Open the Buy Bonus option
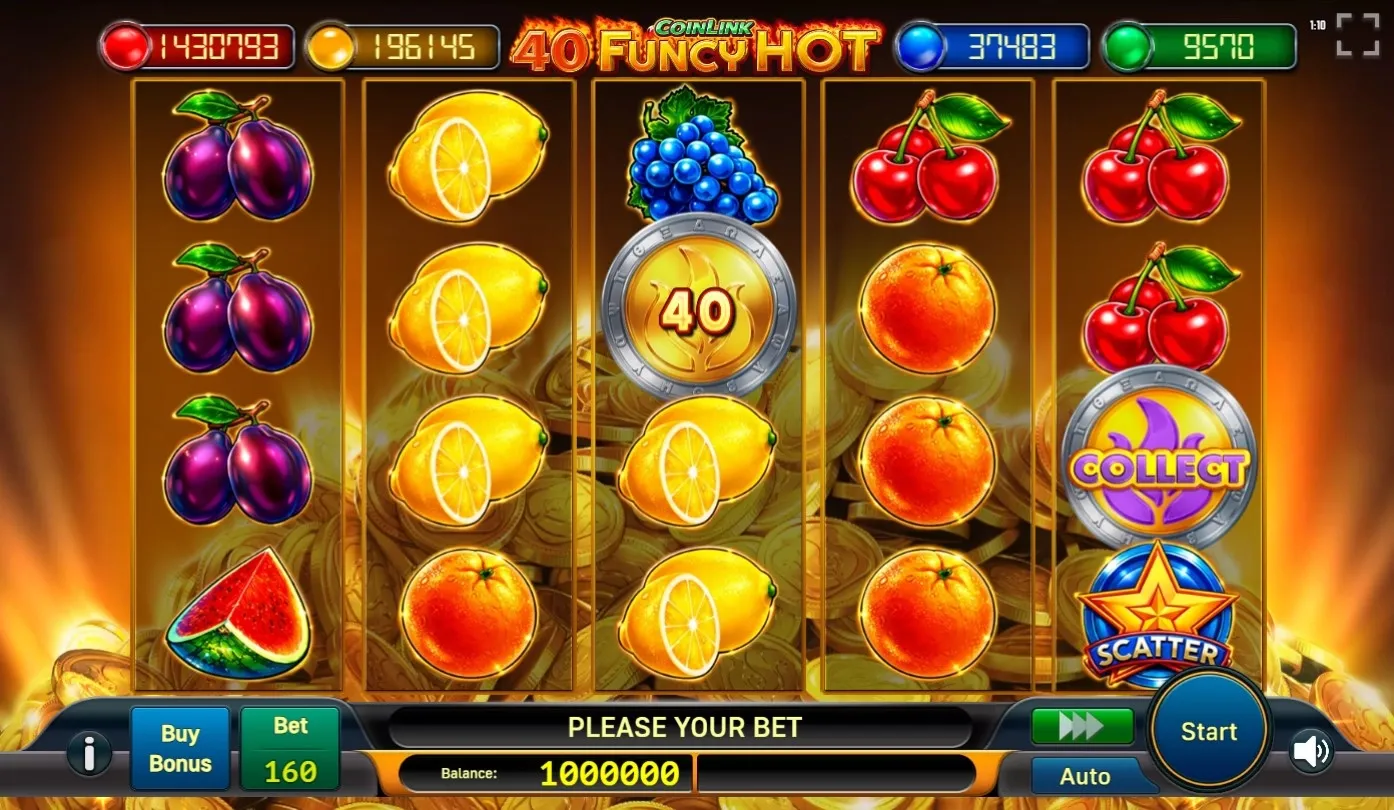1394x810 pixels. 180,747
